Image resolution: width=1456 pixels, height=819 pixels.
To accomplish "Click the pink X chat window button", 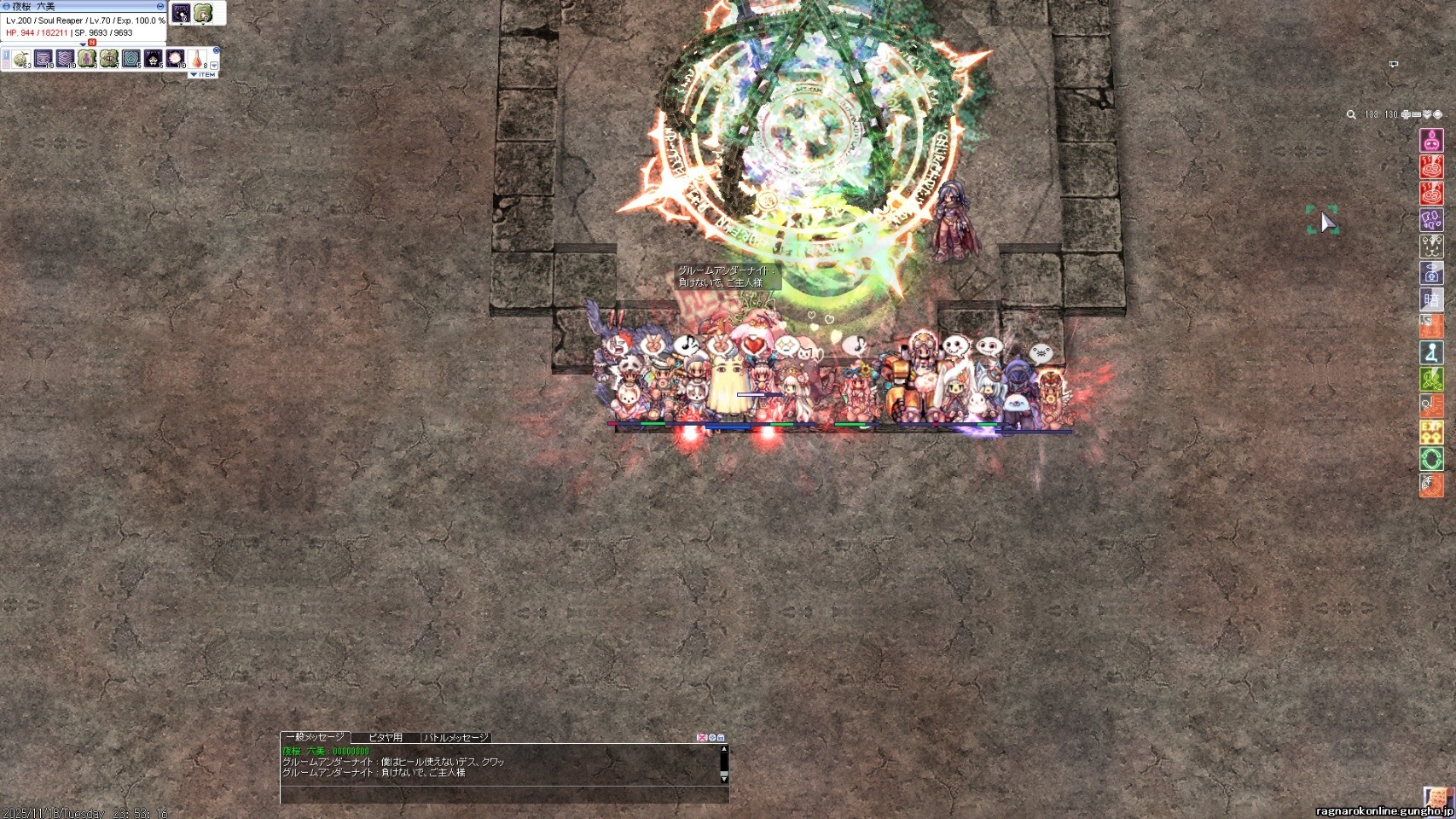I will click(702, 737).
